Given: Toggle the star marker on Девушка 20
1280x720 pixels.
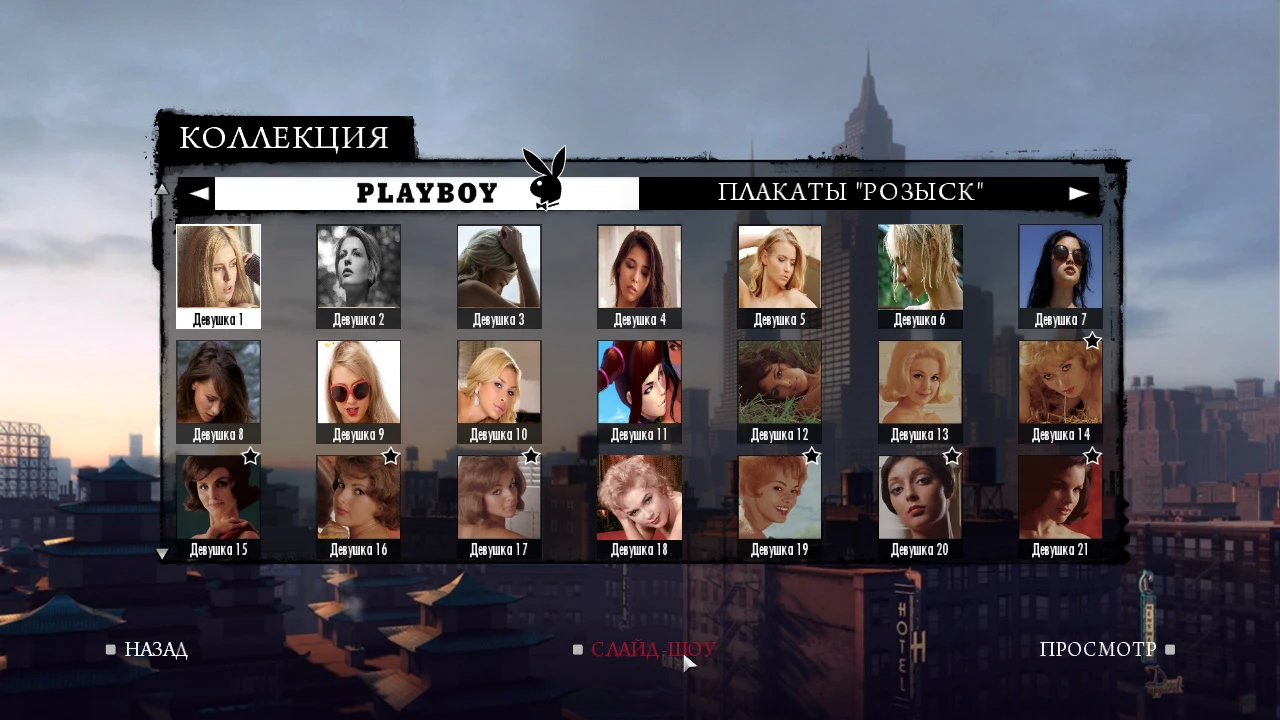Looking at the screenshot, I should (x=952, y=457).
